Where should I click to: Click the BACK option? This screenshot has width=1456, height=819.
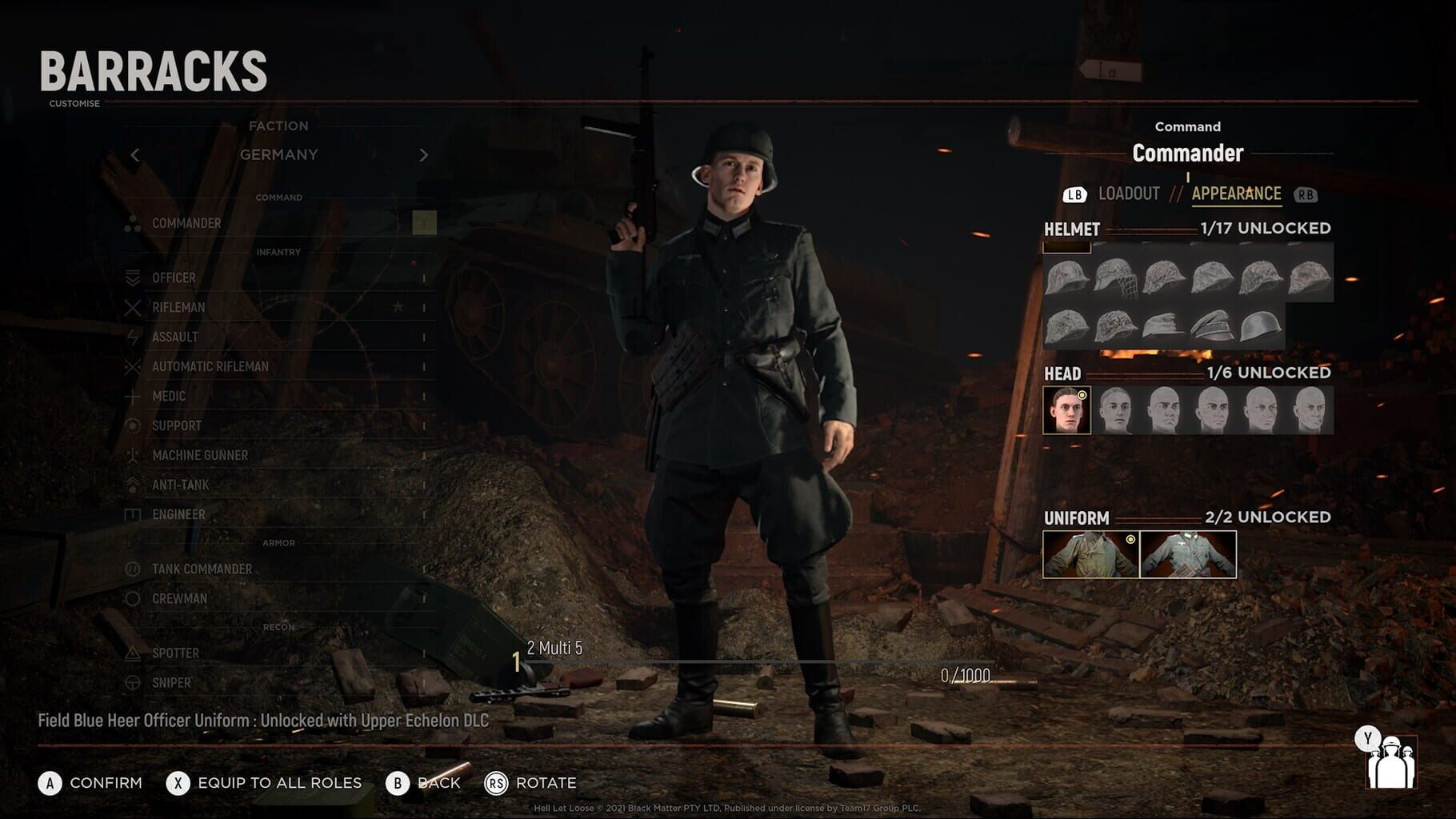tap(432, 783)
